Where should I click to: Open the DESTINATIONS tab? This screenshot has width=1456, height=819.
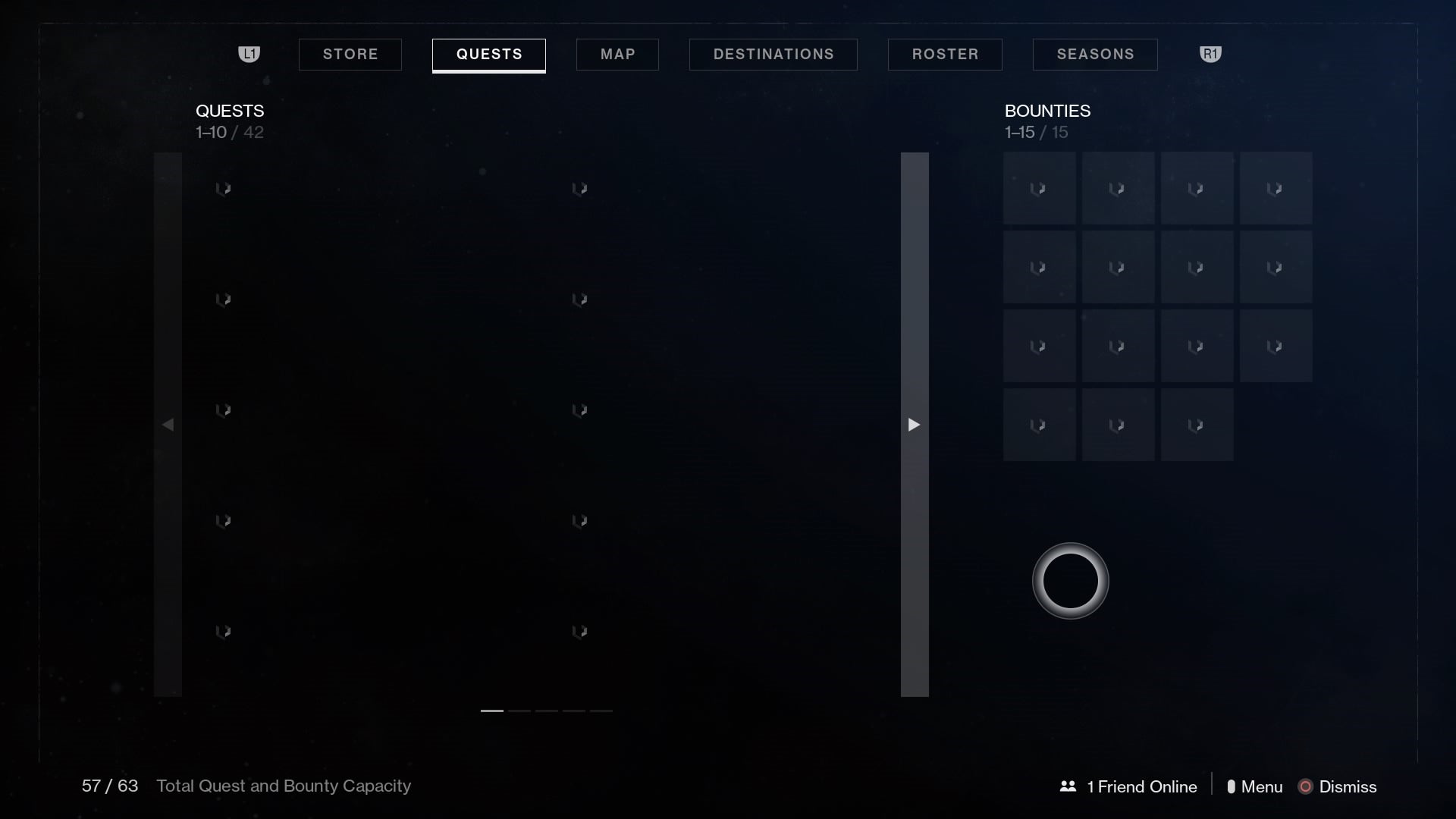tap(773, 54)
